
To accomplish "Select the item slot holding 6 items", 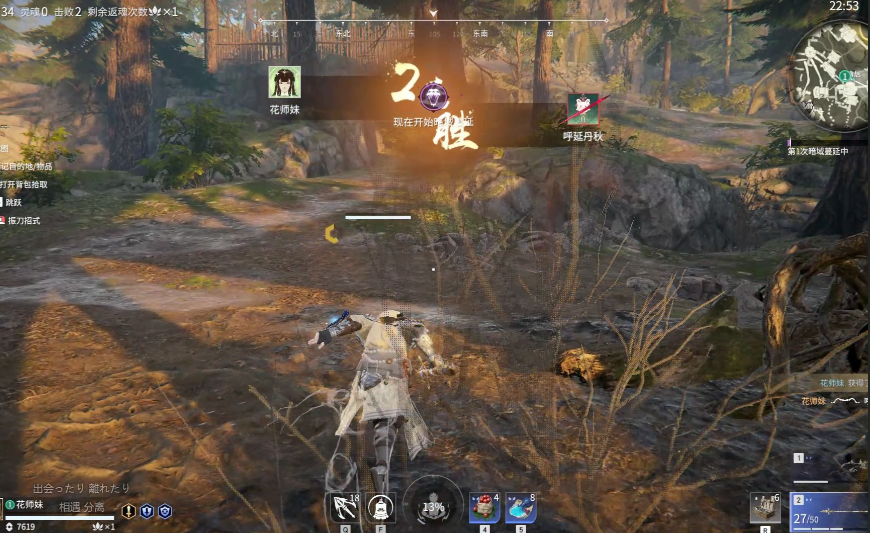I will pyautogui.click(x=765, y=507).
